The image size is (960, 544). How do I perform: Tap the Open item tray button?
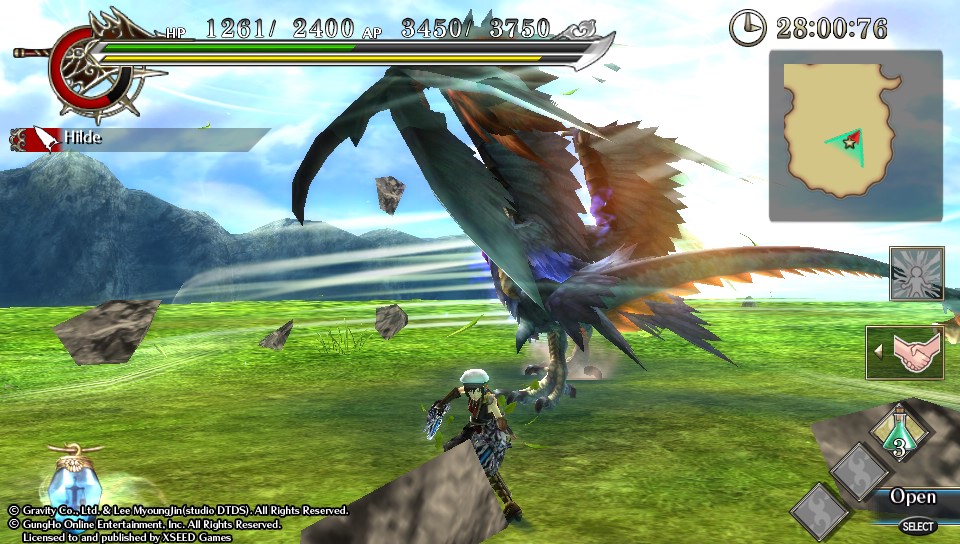coord(912,497)
